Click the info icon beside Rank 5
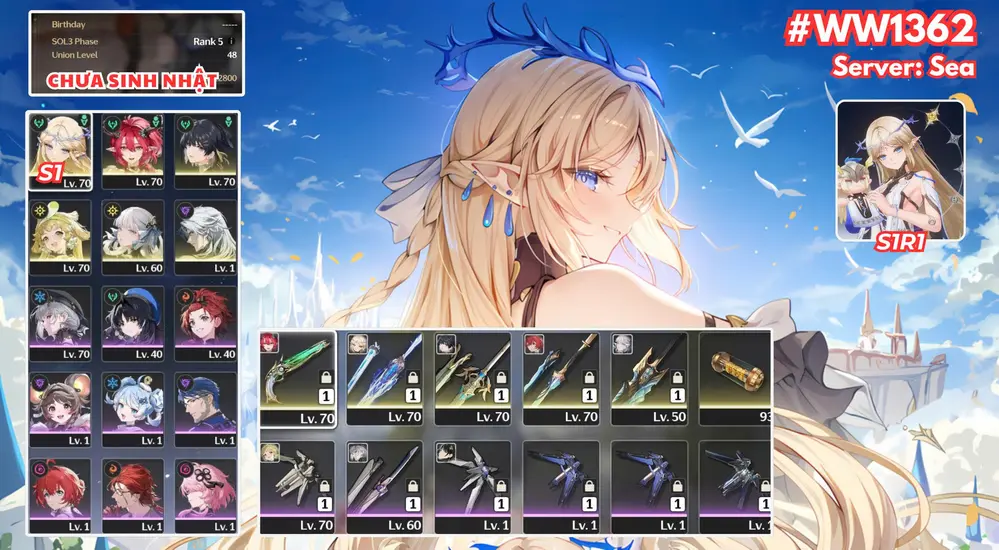 pos(232,42)
